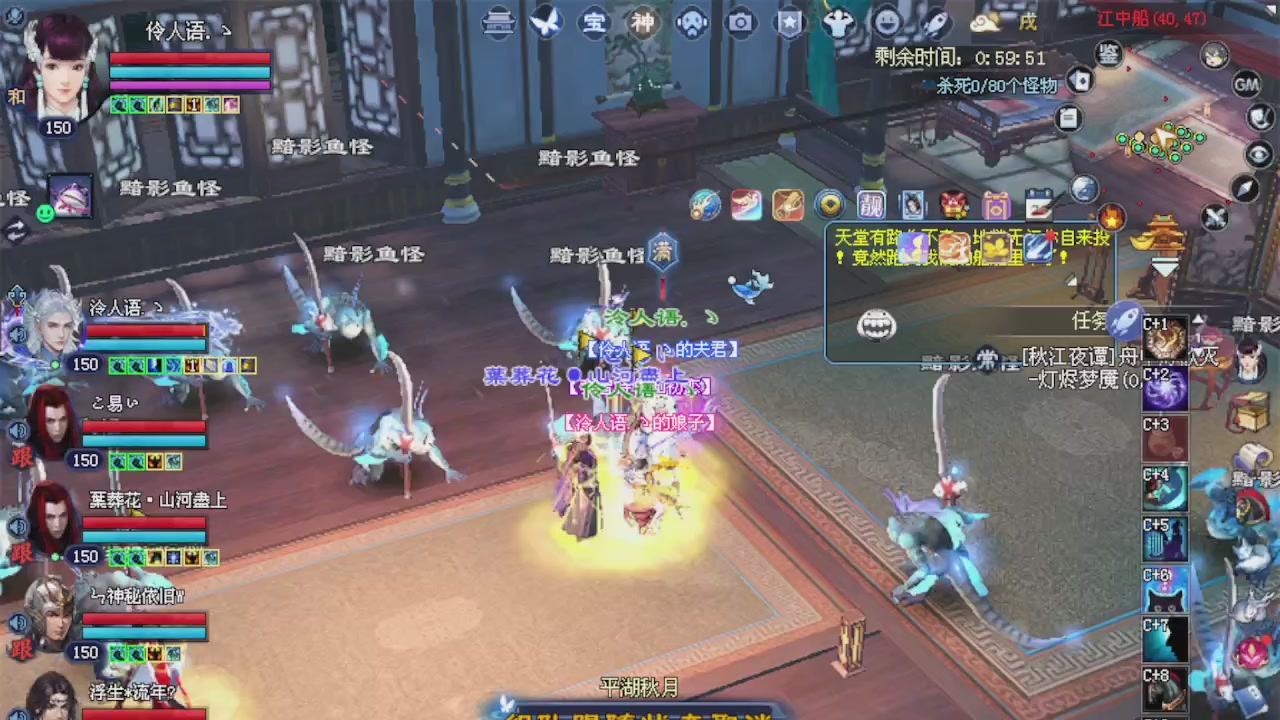Open the GM contact icon beside minimap

(1246, 86)
